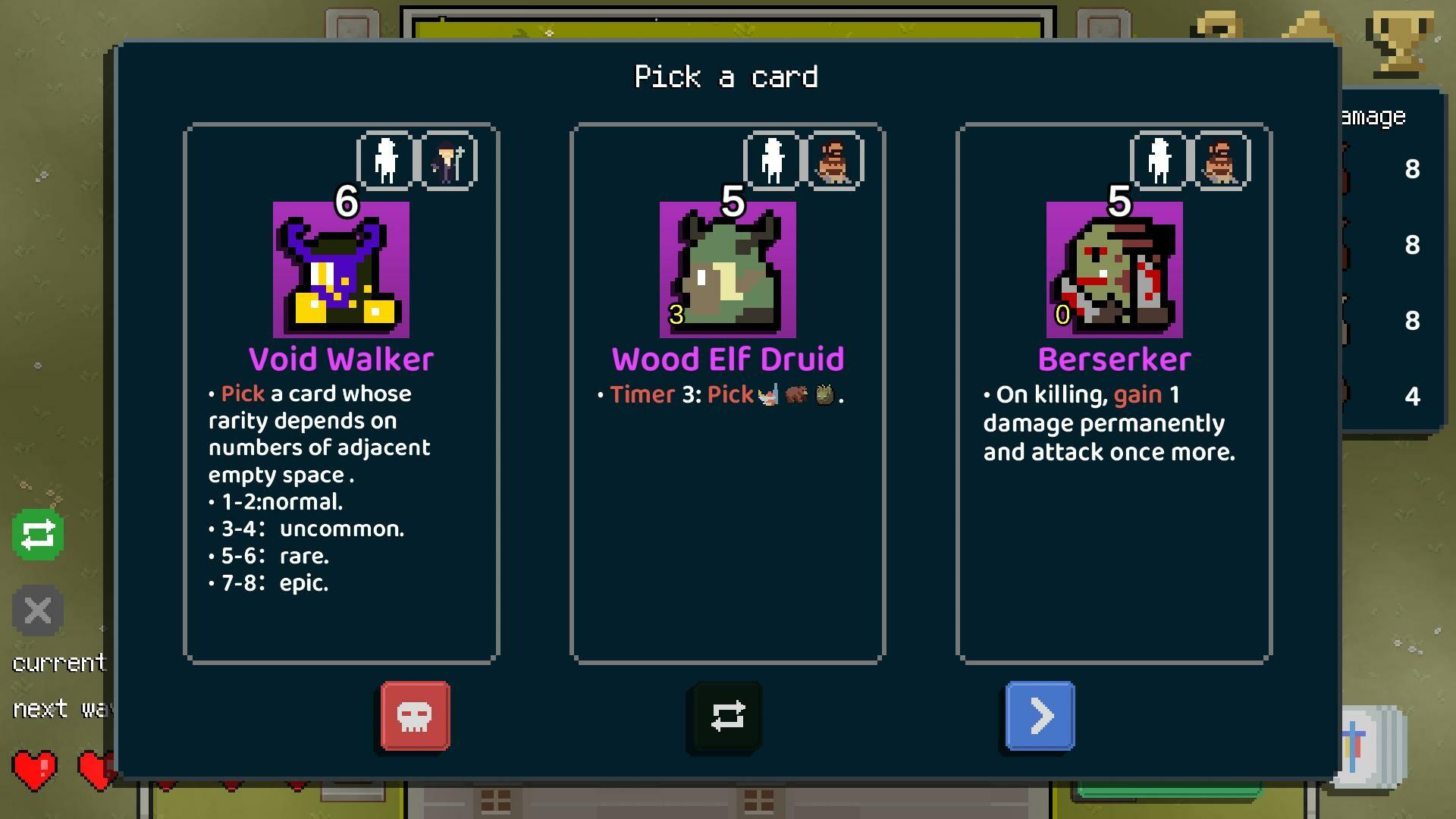Screen dimensions: 1456x819
Task: Click the red skull discard button
Action: click(414, 716)
